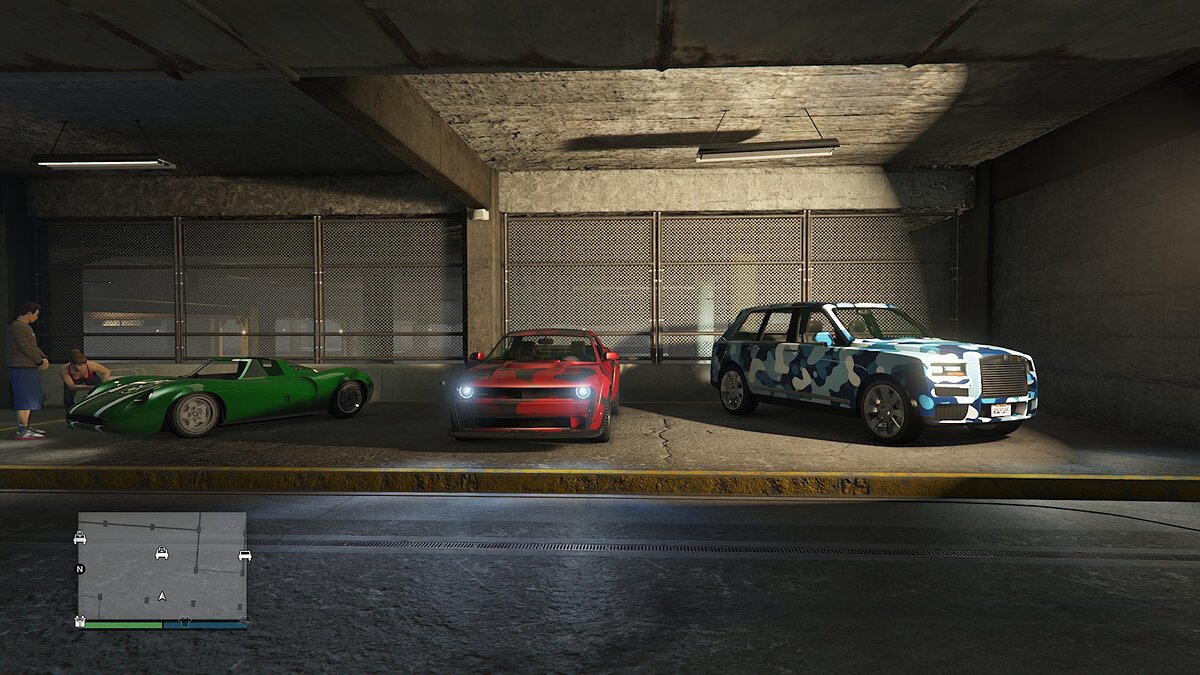
Task: Select the north compass marker on minimap
Action: 80,569
